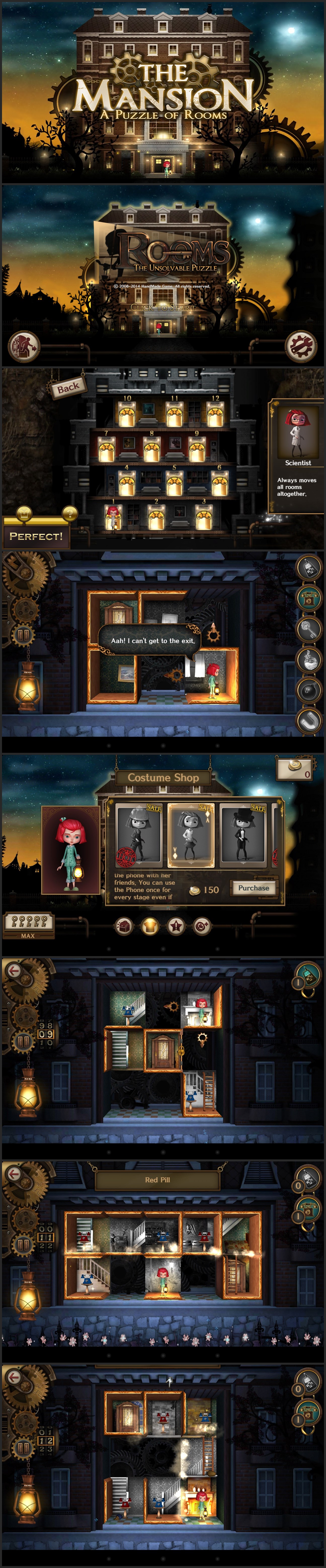The image size is (326, 1568).
Task: Choose the top hat costume card
Action: [x=242, y=833]
